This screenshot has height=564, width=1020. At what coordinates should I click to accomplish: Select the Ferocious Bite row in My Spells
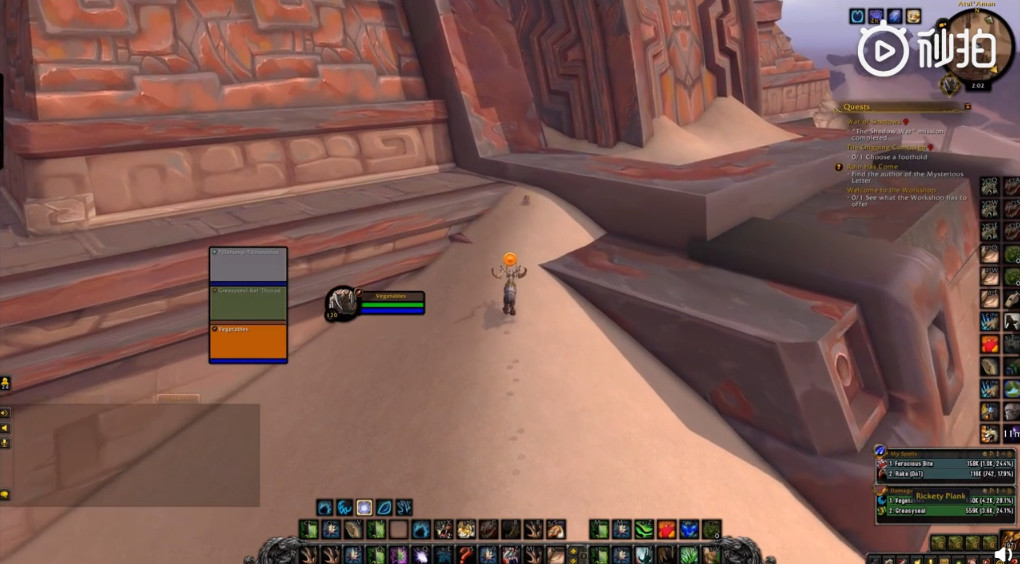click(x=932, y=463)
